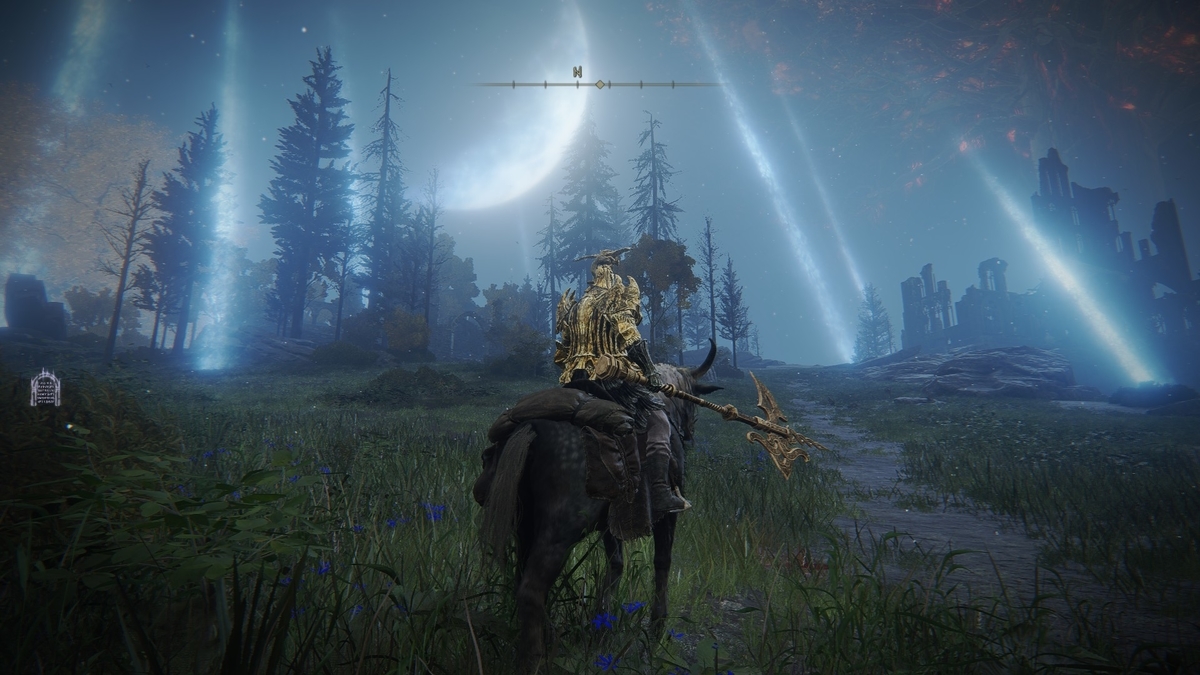Click the compass bar at top
Screen dimensions: 1200x675
coord(598,84)
